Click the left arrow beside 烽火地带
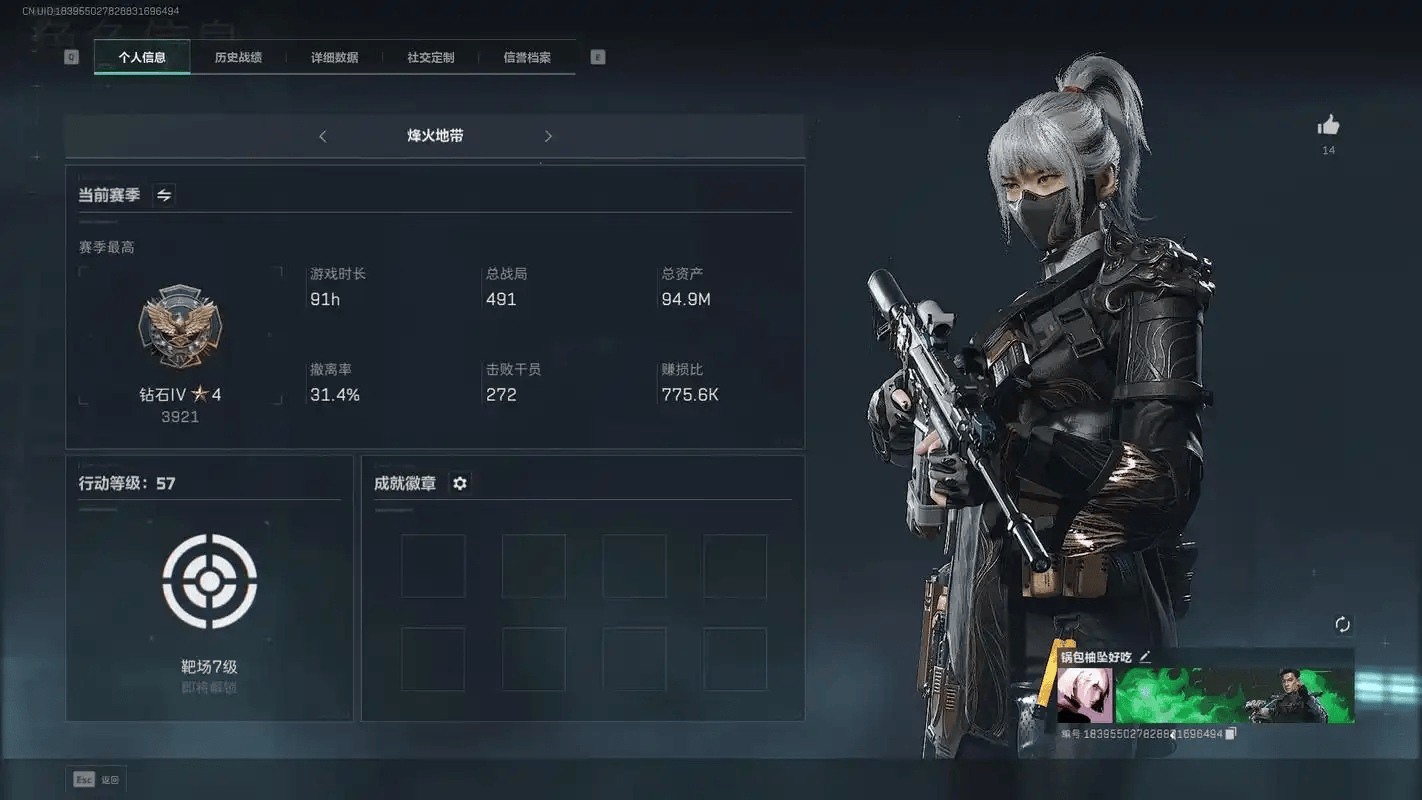This screenshot has width=1422, height=800. pyautogui.click(x=322, y=136)
